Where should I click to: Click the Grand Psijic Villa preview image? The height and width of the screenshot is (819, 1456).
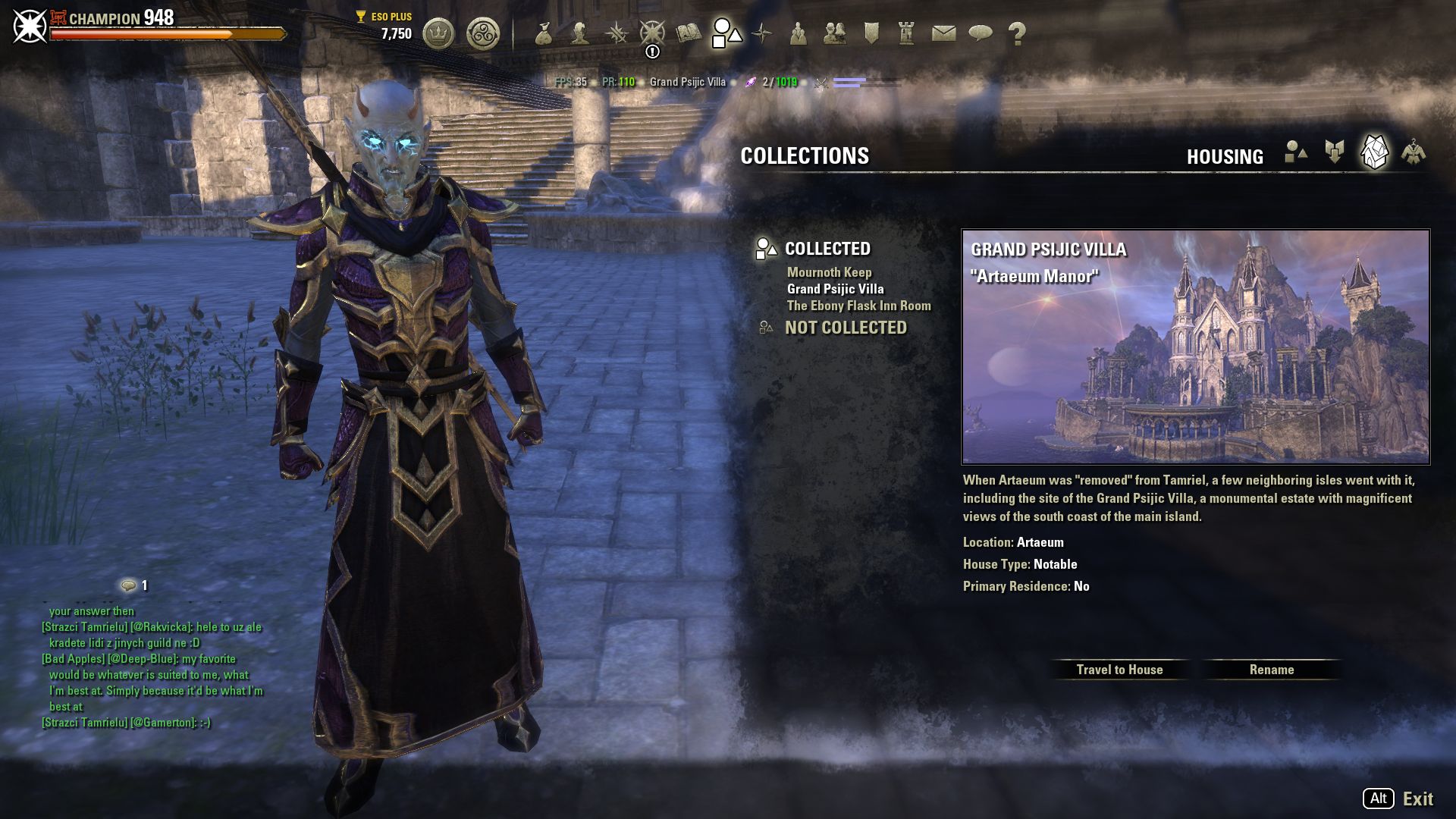(x=1195, y=347)
